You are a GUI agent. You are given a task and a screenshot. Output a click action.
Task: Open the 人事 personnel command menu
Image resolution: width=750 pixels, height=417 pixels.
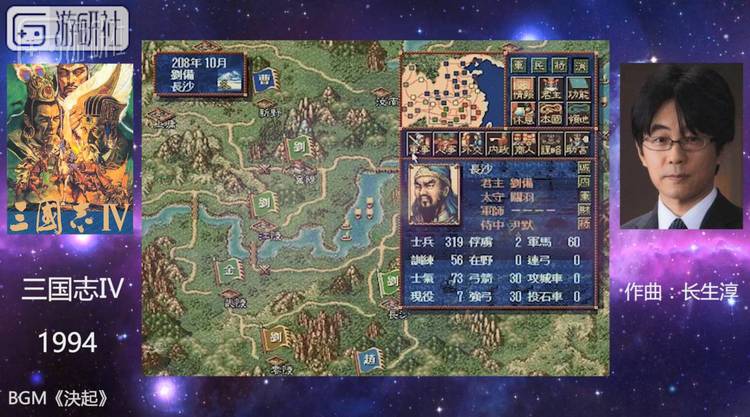[445, 143]
